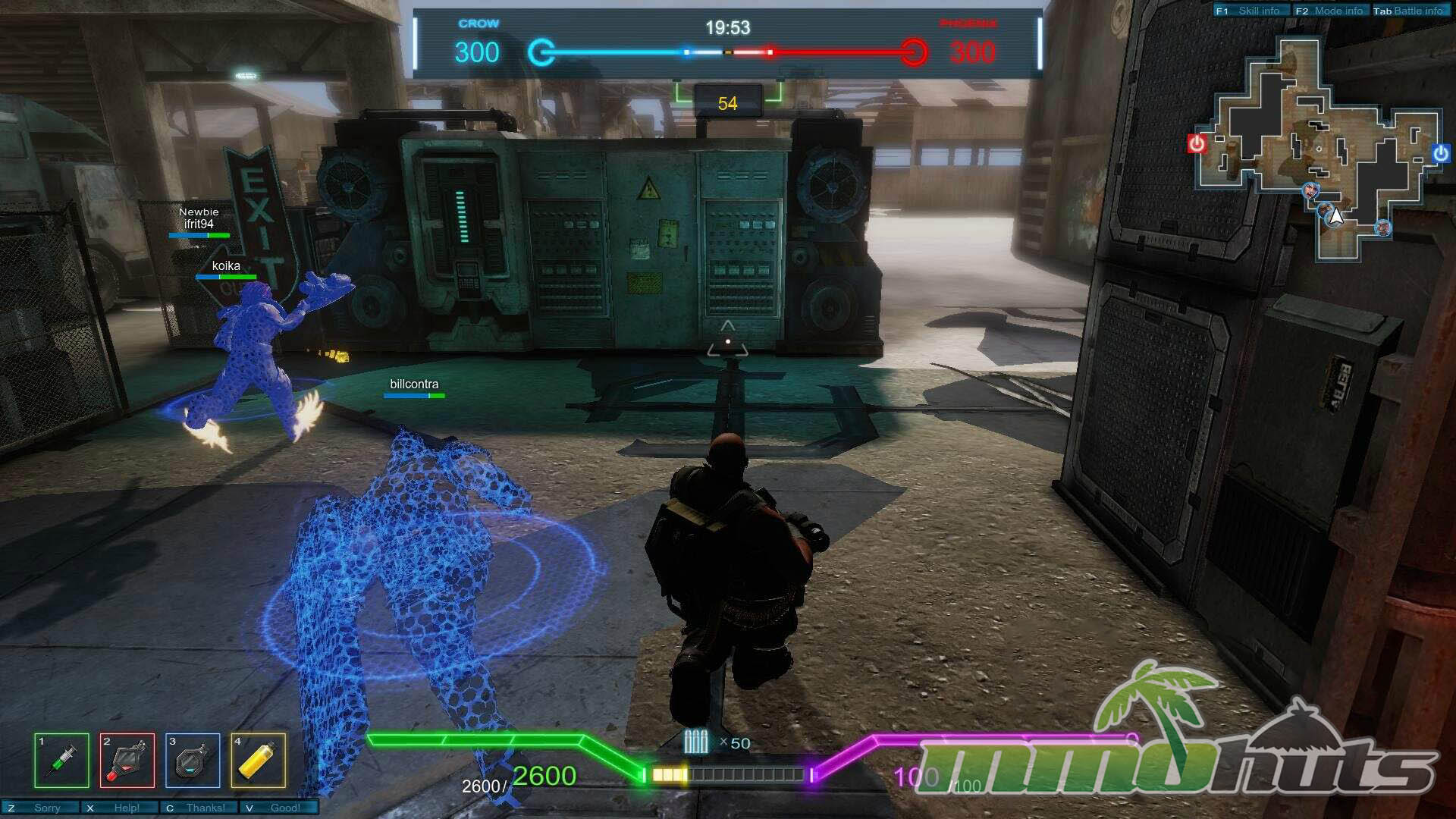
Task: Send the "Help!" quick chat message
Action: coord(121,808)
